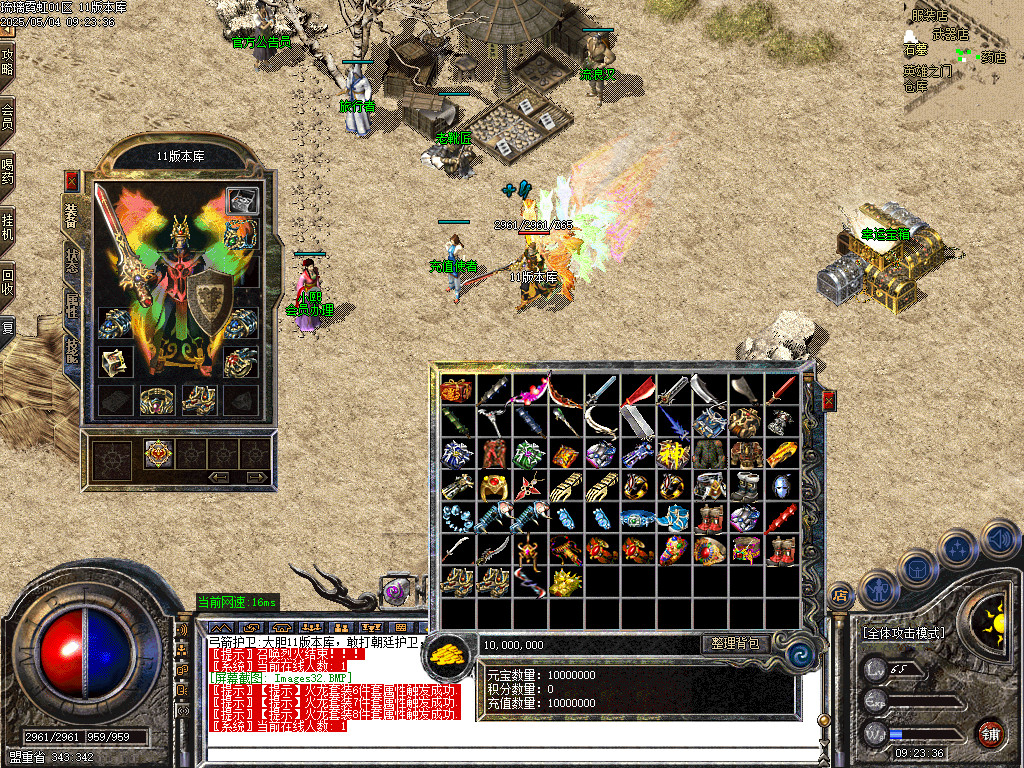Open the 回收 recycle side menu
Screen dimensions: 1024x768
(x=8, y=278)
